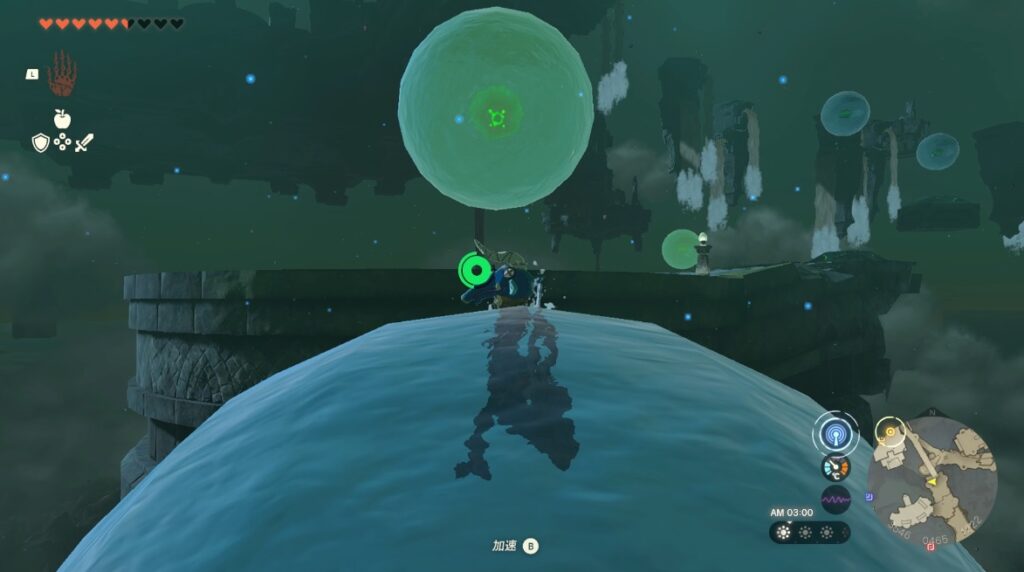
Task: Choose the shield quick-select icon
Action: pyautogui.click(x=40, y=142)
